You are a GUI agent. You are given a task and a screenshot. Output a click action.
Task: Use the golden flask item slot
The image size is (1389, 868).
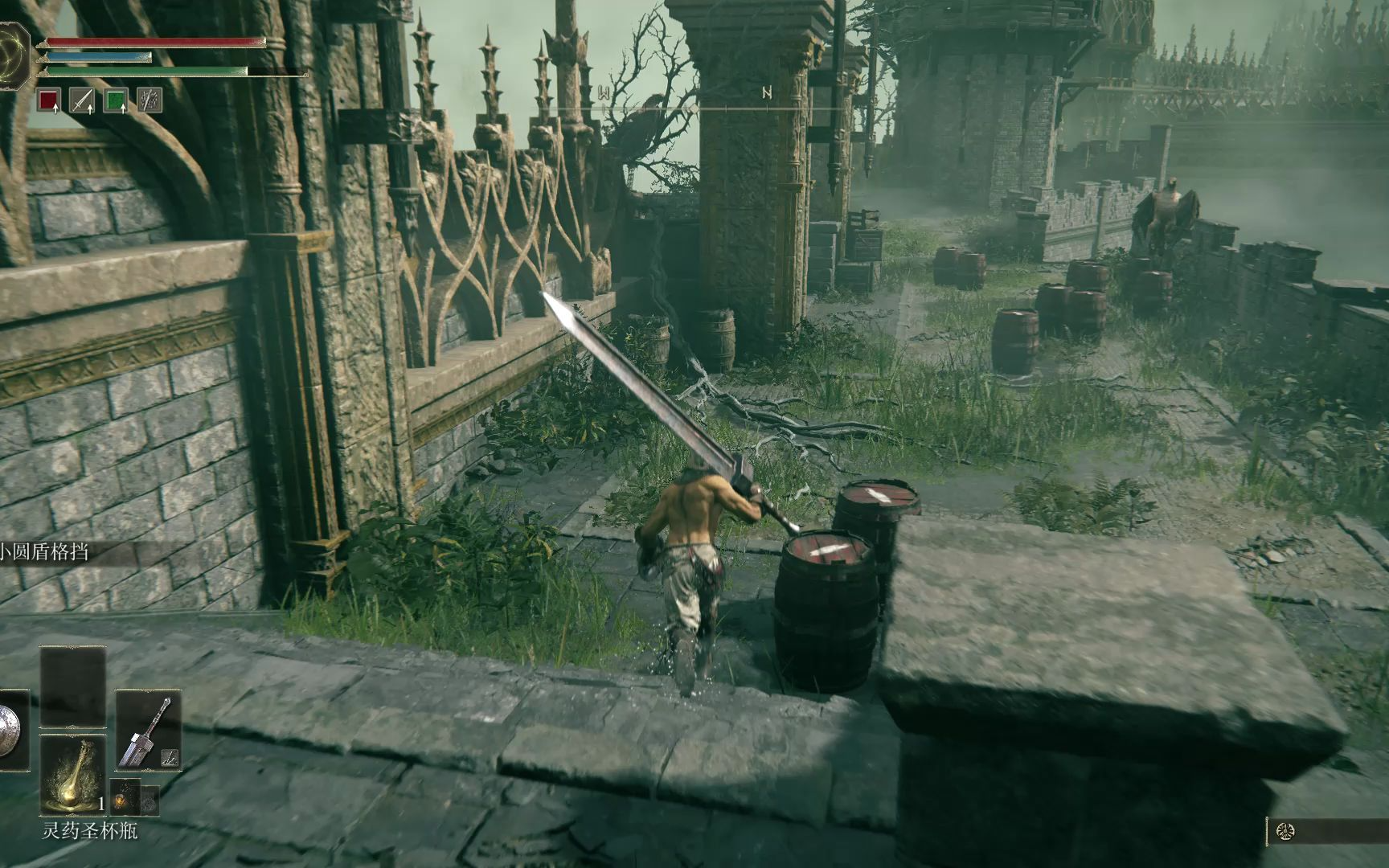tap(72, 774)
